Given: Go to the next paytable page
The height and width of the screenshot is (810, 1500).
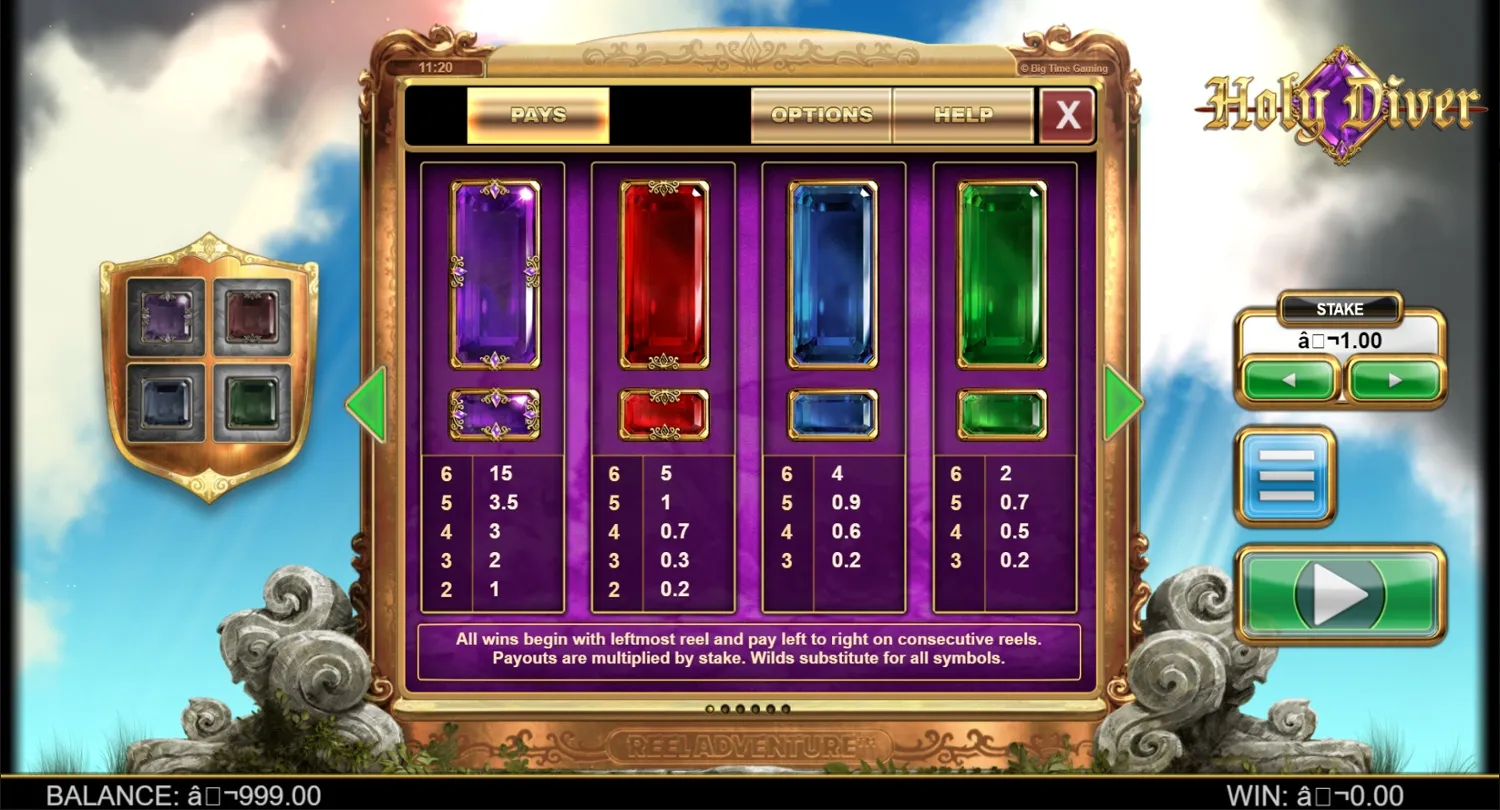Looking at the screenshot, I should (1122, 402).
